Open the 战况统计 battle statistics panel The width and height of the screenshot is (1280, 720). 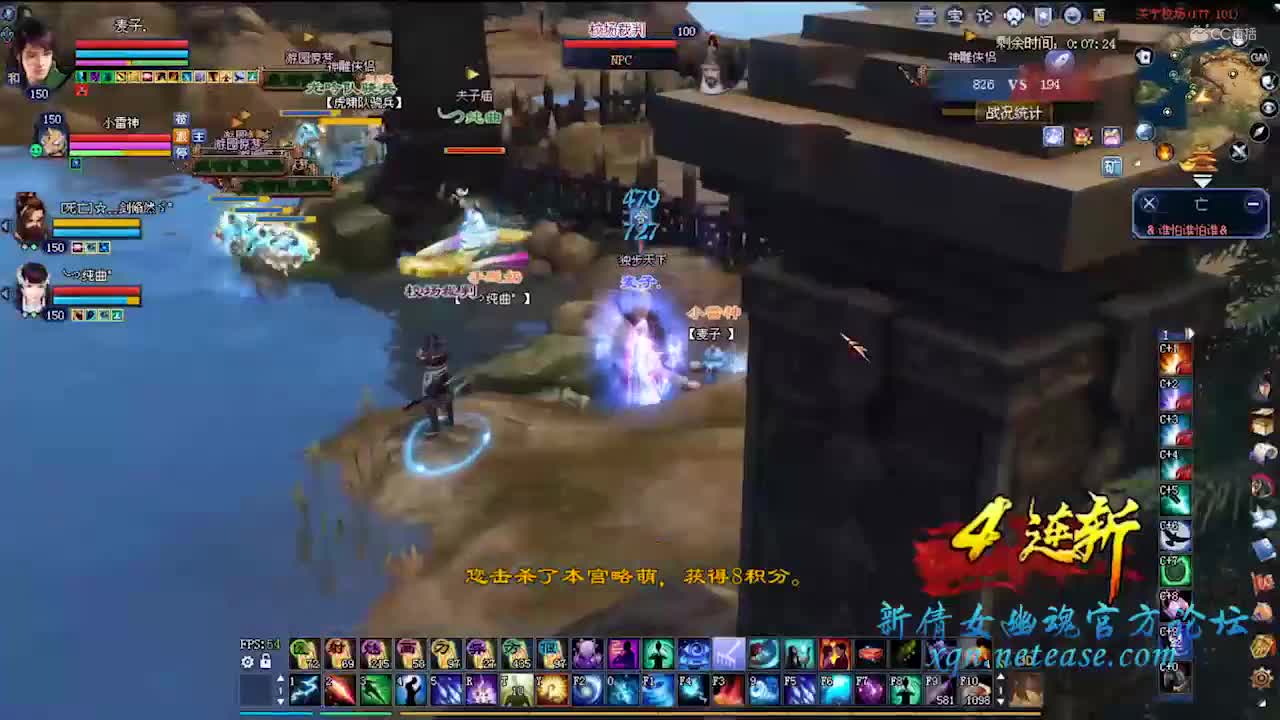pyautogui.click(x=1015, y=113)
